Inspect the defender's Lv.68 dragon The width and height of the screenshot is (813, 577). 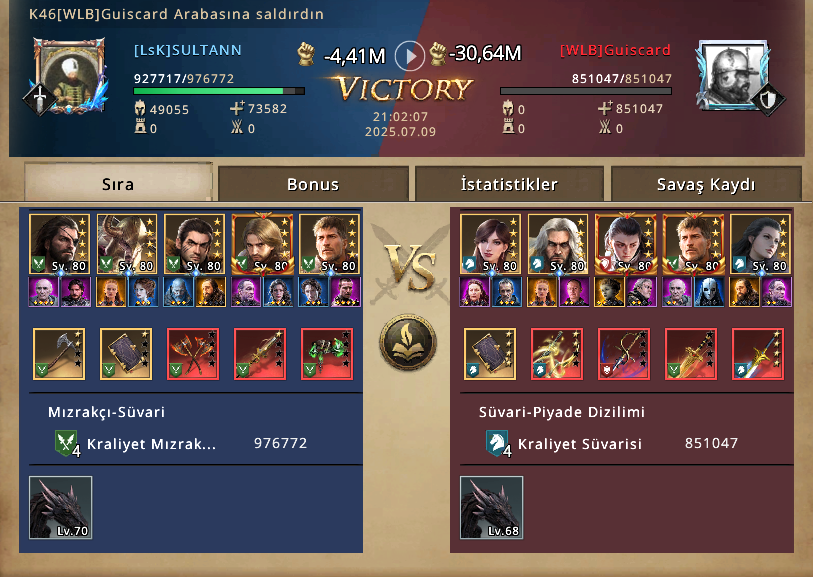pos(490,507)
